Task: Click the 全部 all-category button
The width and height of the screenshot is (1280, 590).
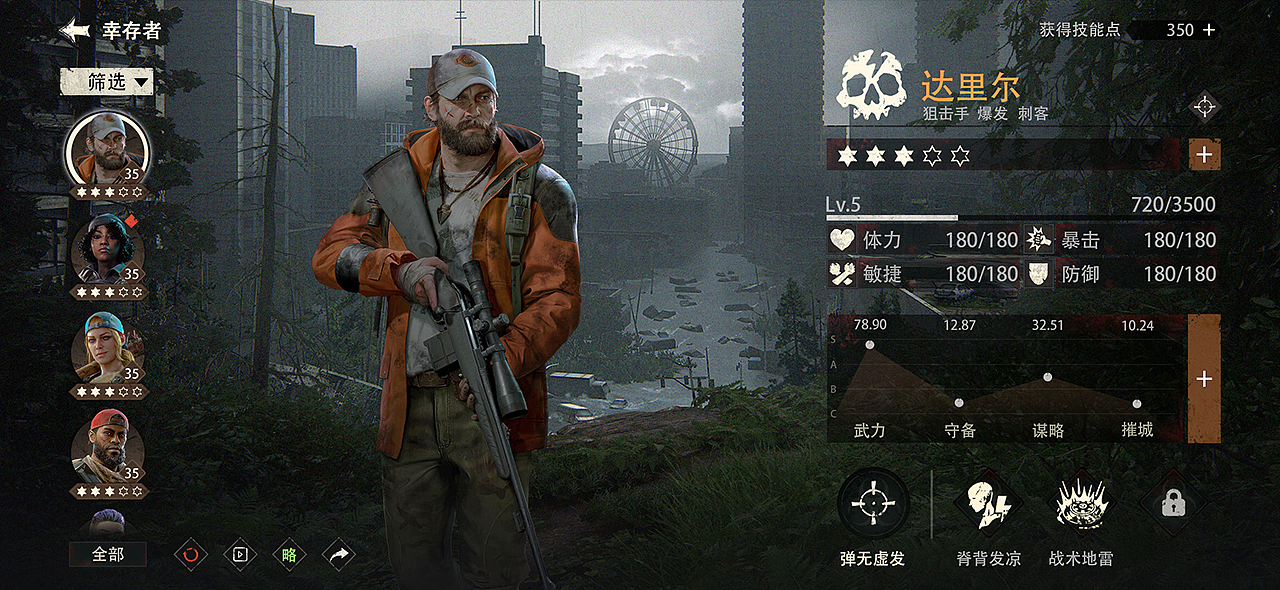Action: (x=108, y=554)
